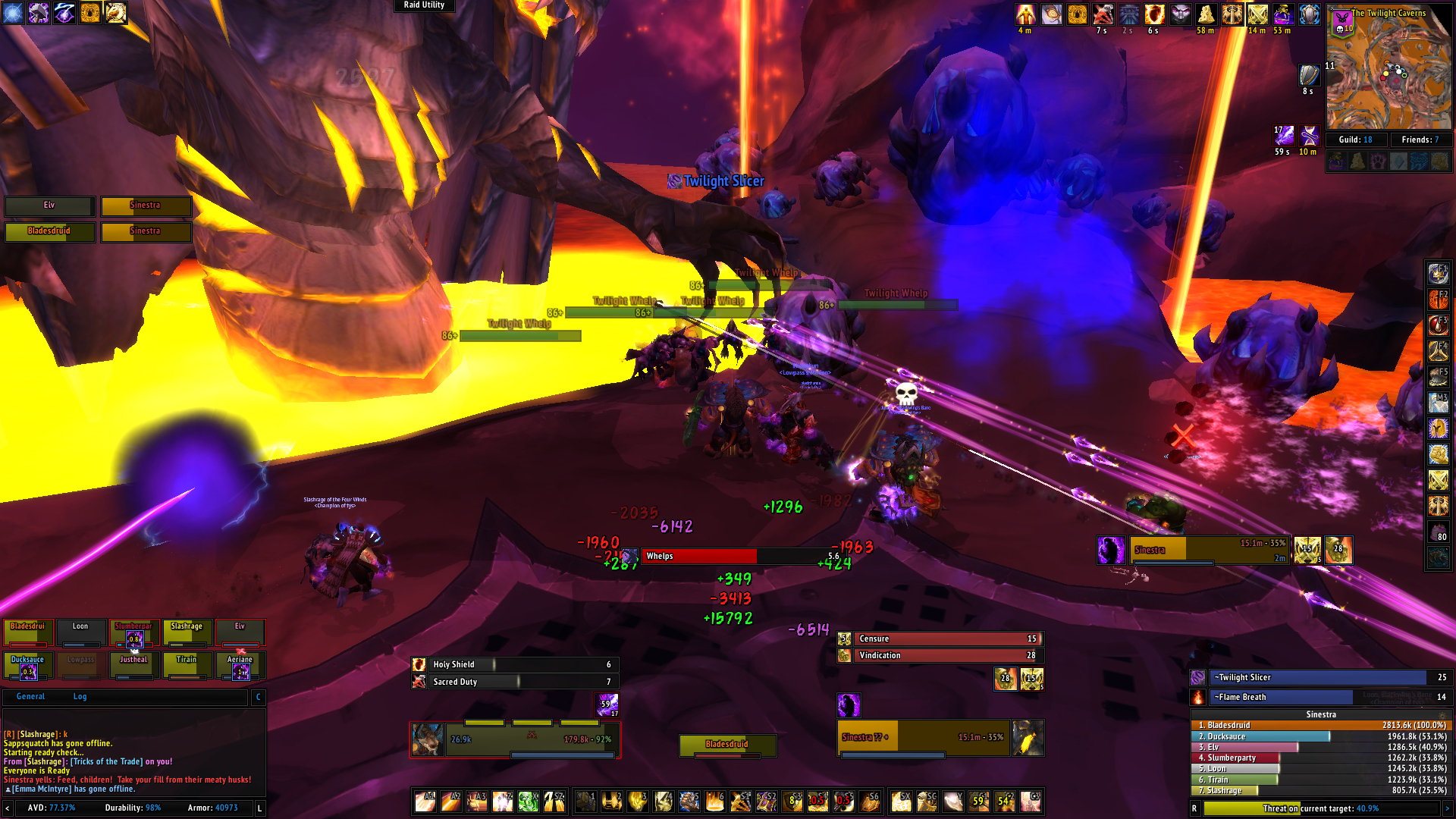The width and height of the screenshot is (1456, 819).
Task: Select the Lowpass raid frame
Action: [x=80, y=665]
